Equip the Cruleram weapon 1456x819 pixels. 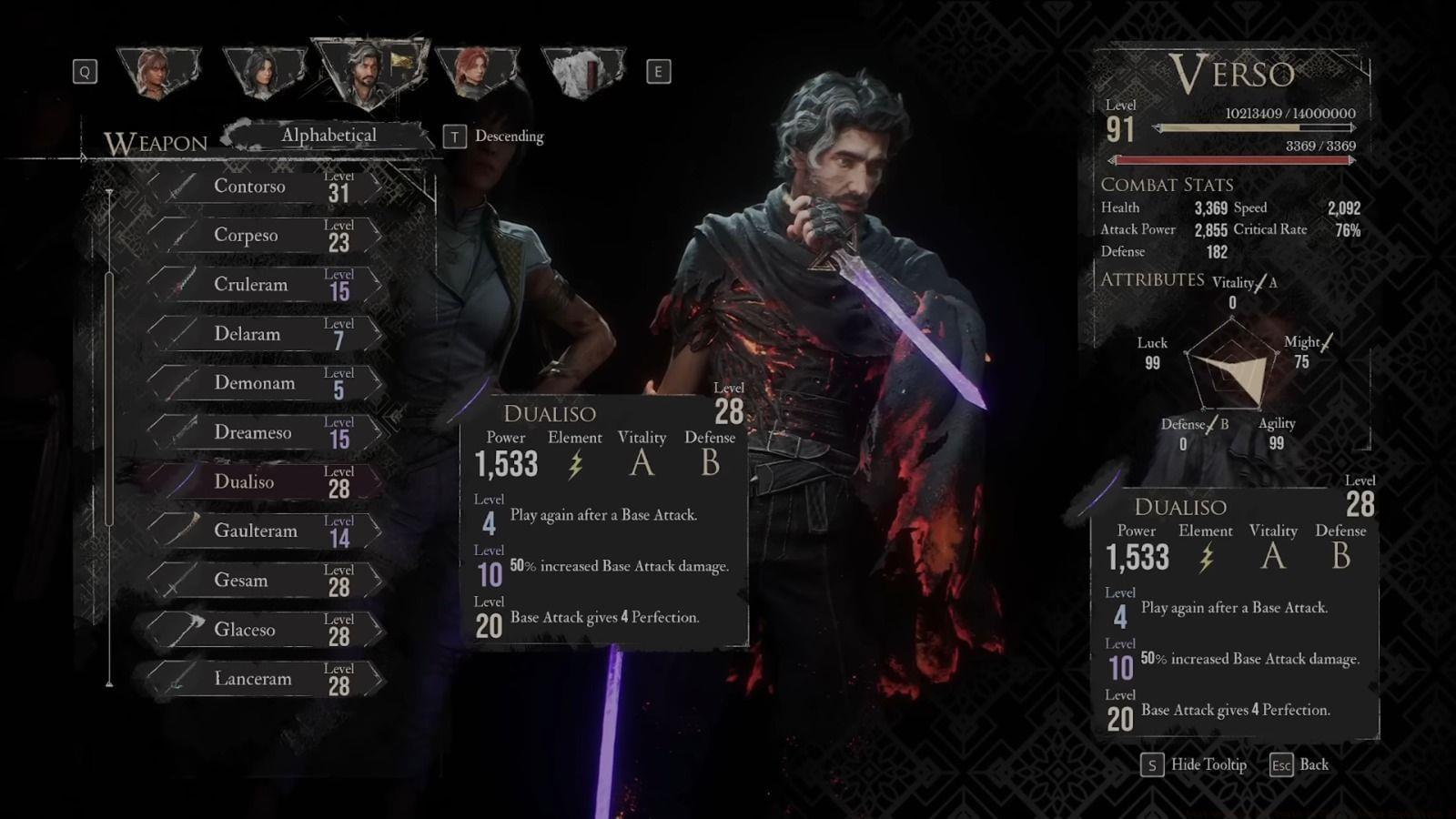[264, 285]
